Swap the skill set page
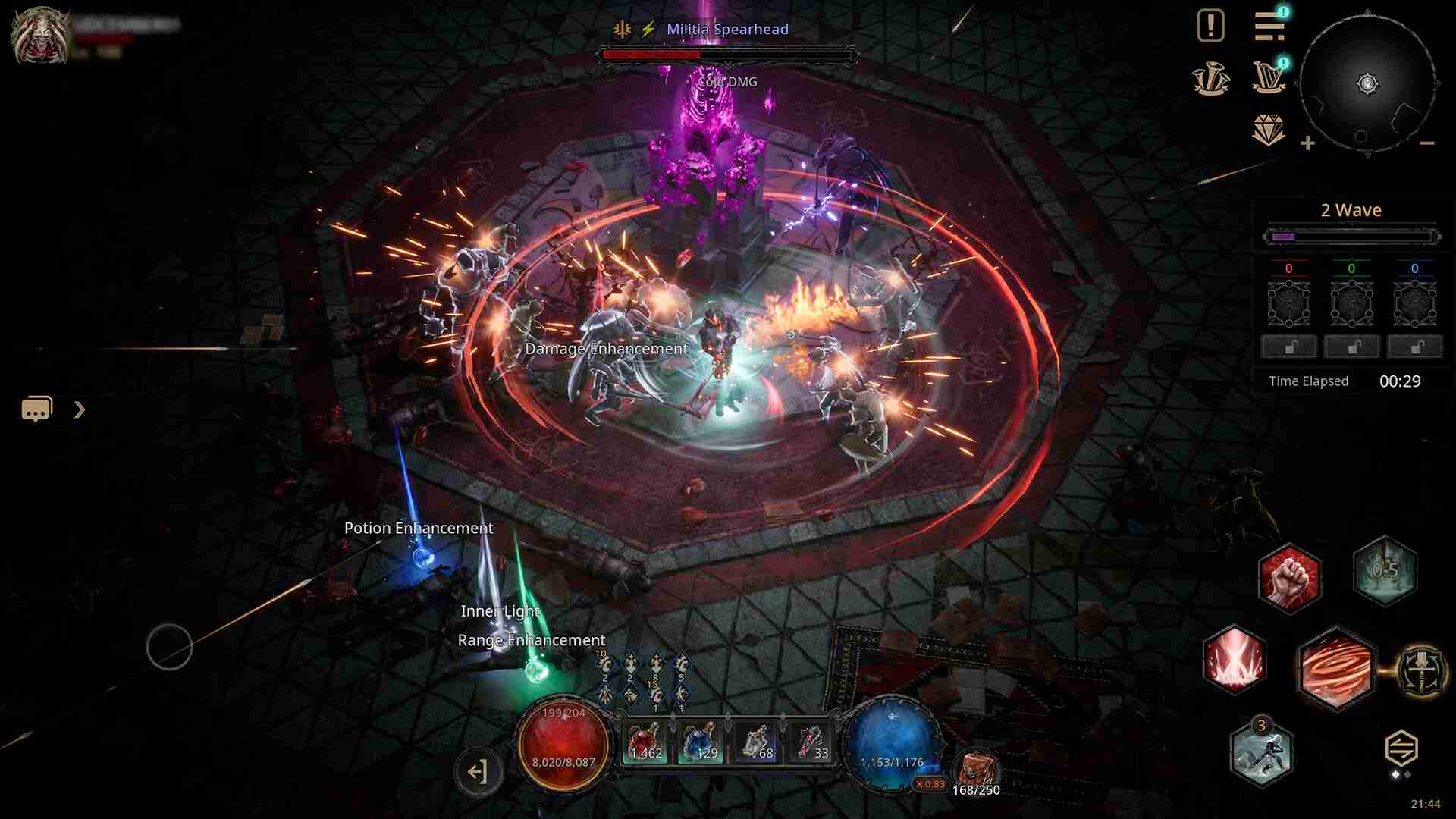 [1401, 749]
